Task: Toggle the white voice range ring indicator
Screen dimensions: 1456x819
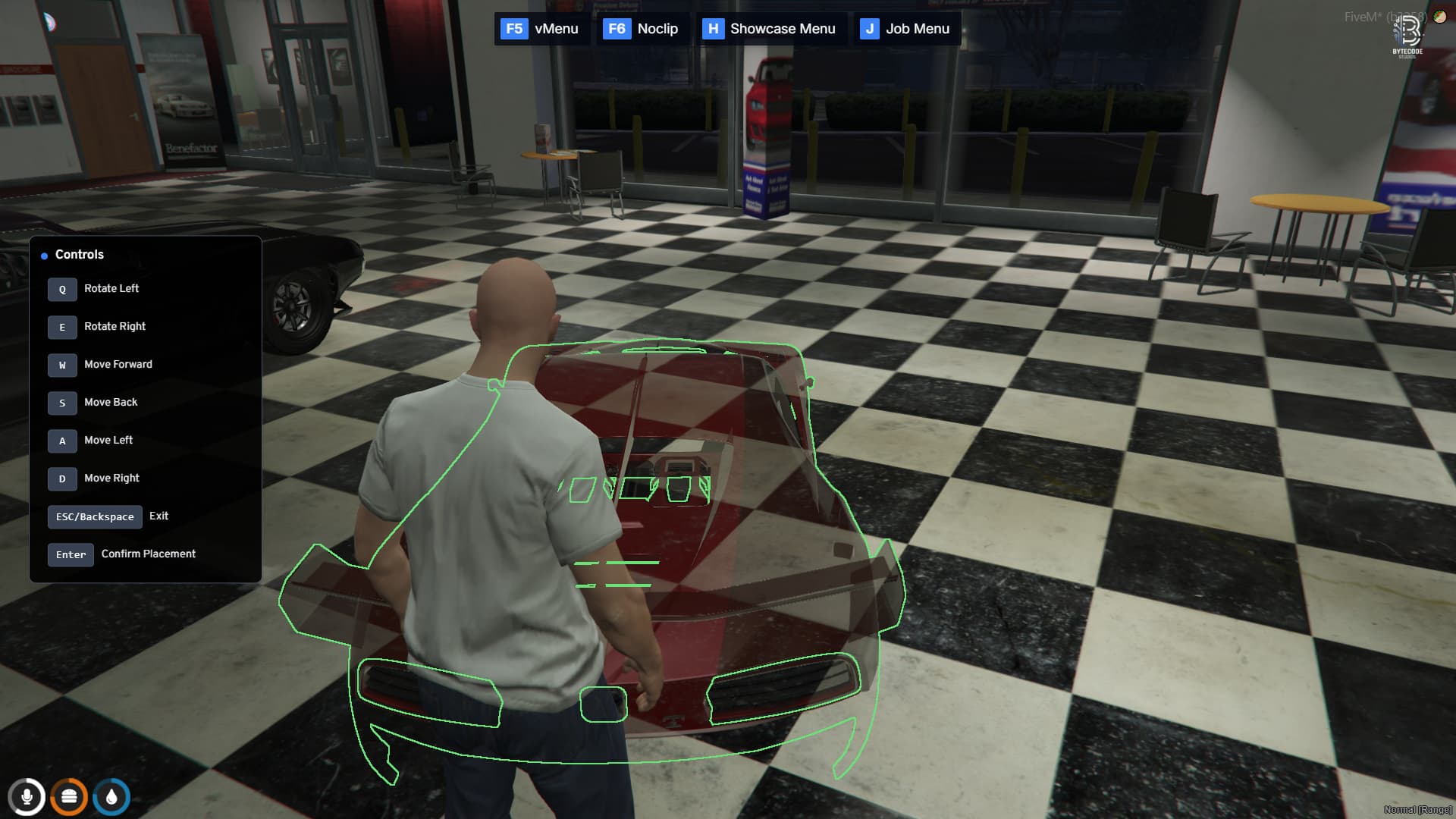Action: 27,797
